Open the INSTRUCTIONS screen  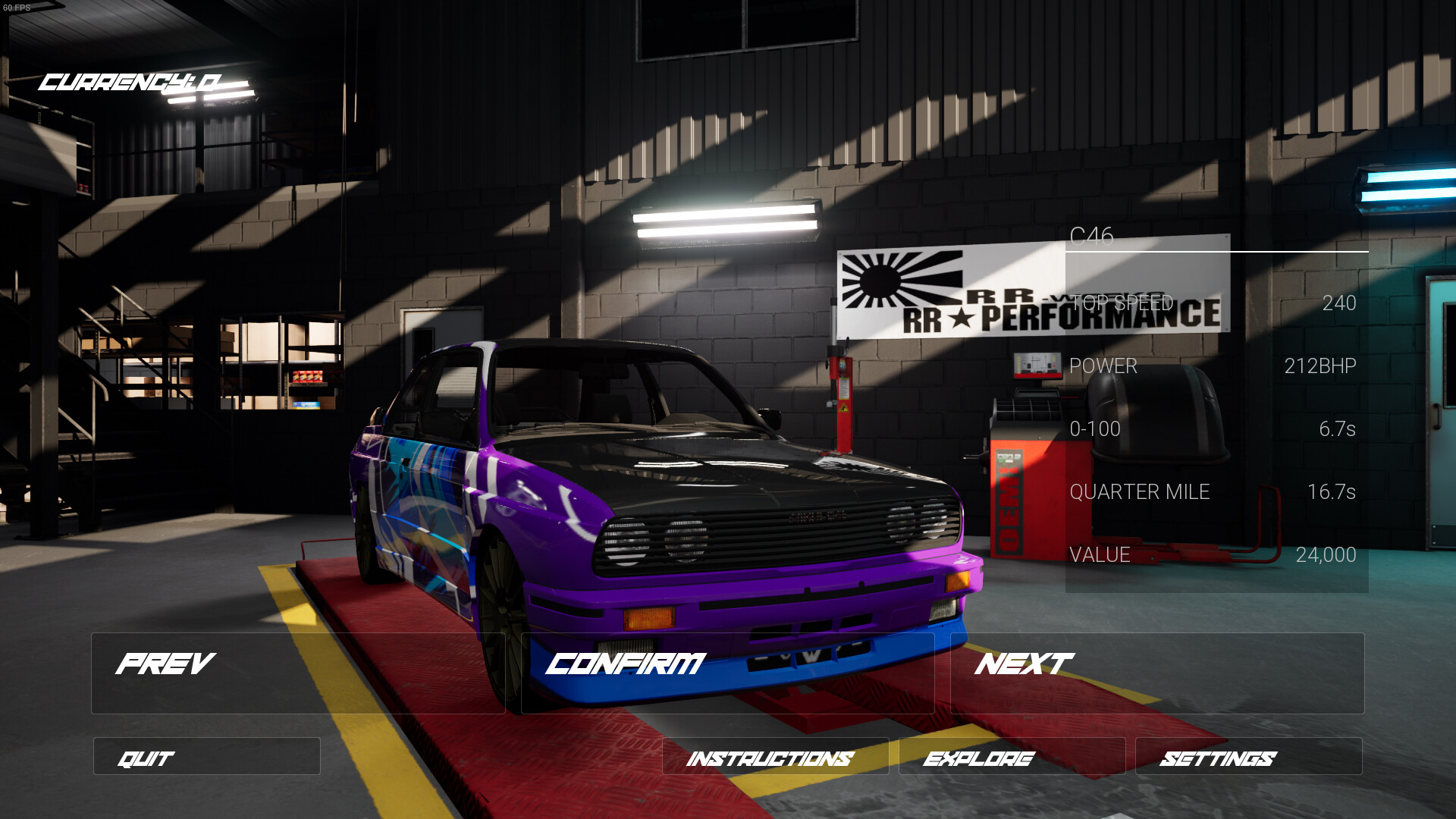pos(773,757)
